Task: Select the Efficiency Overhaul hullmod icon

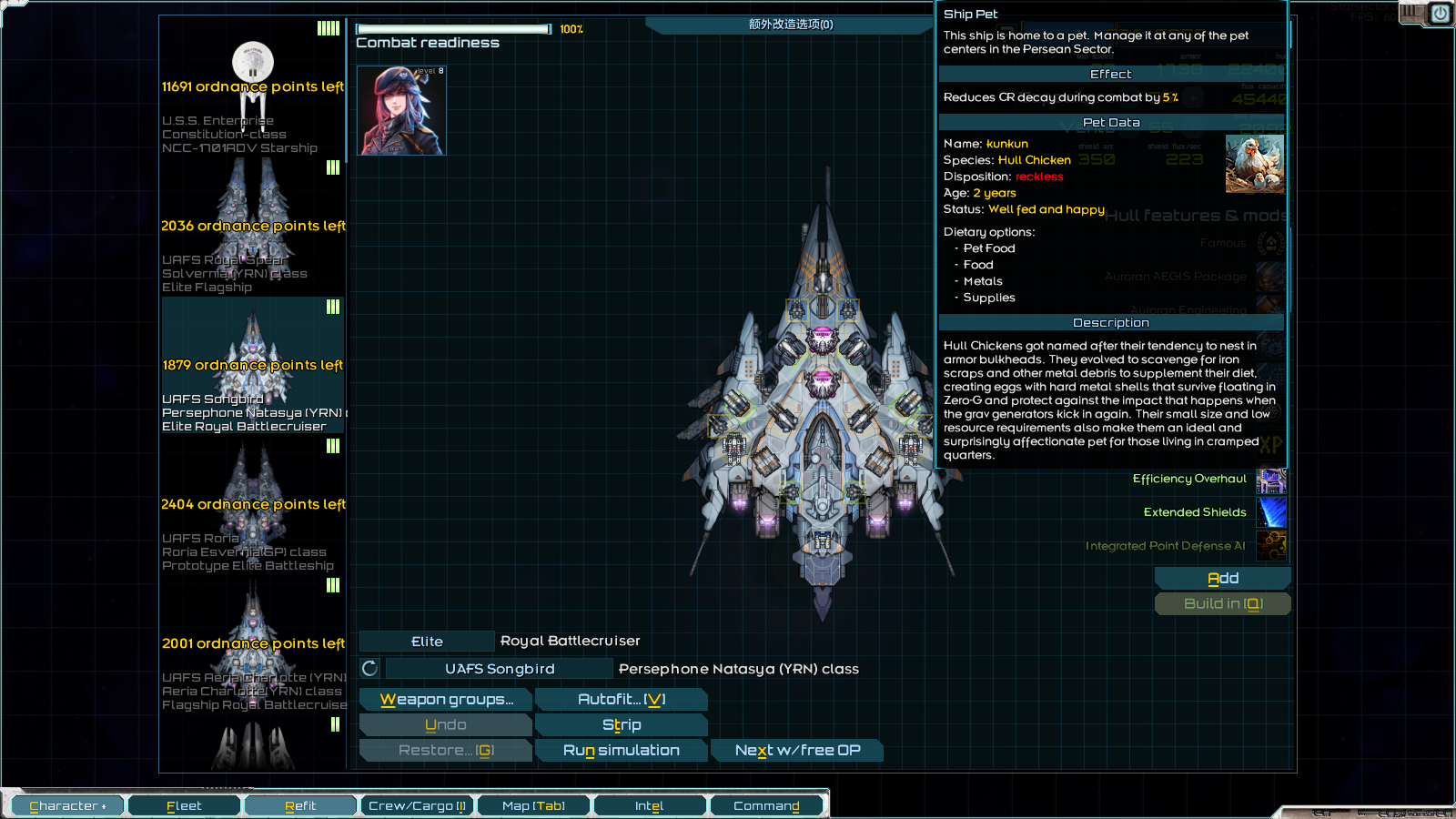Action: [x=1271, y=480]
